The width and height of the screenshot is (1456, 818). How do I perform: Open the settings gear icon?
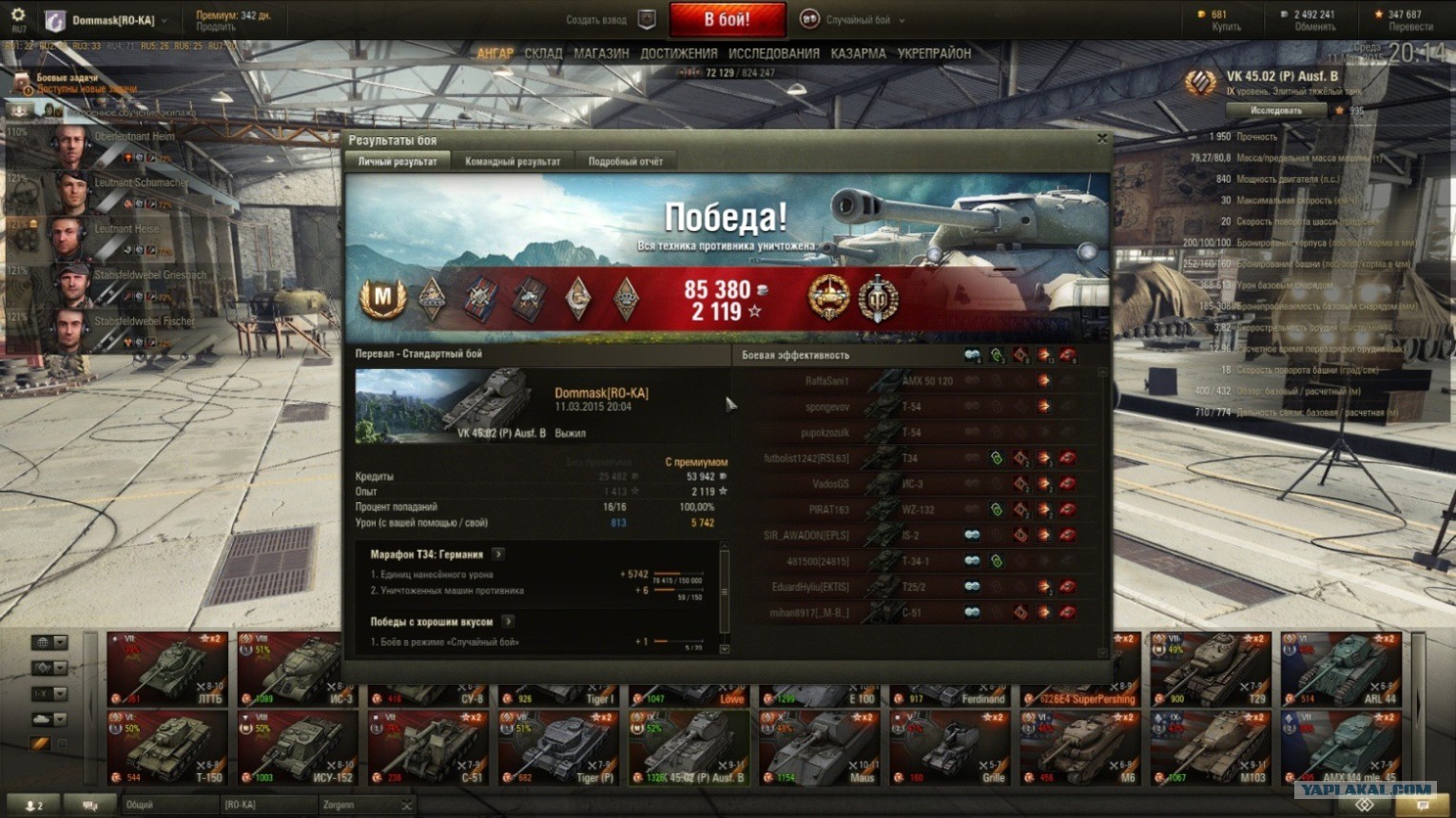point(17,16)
